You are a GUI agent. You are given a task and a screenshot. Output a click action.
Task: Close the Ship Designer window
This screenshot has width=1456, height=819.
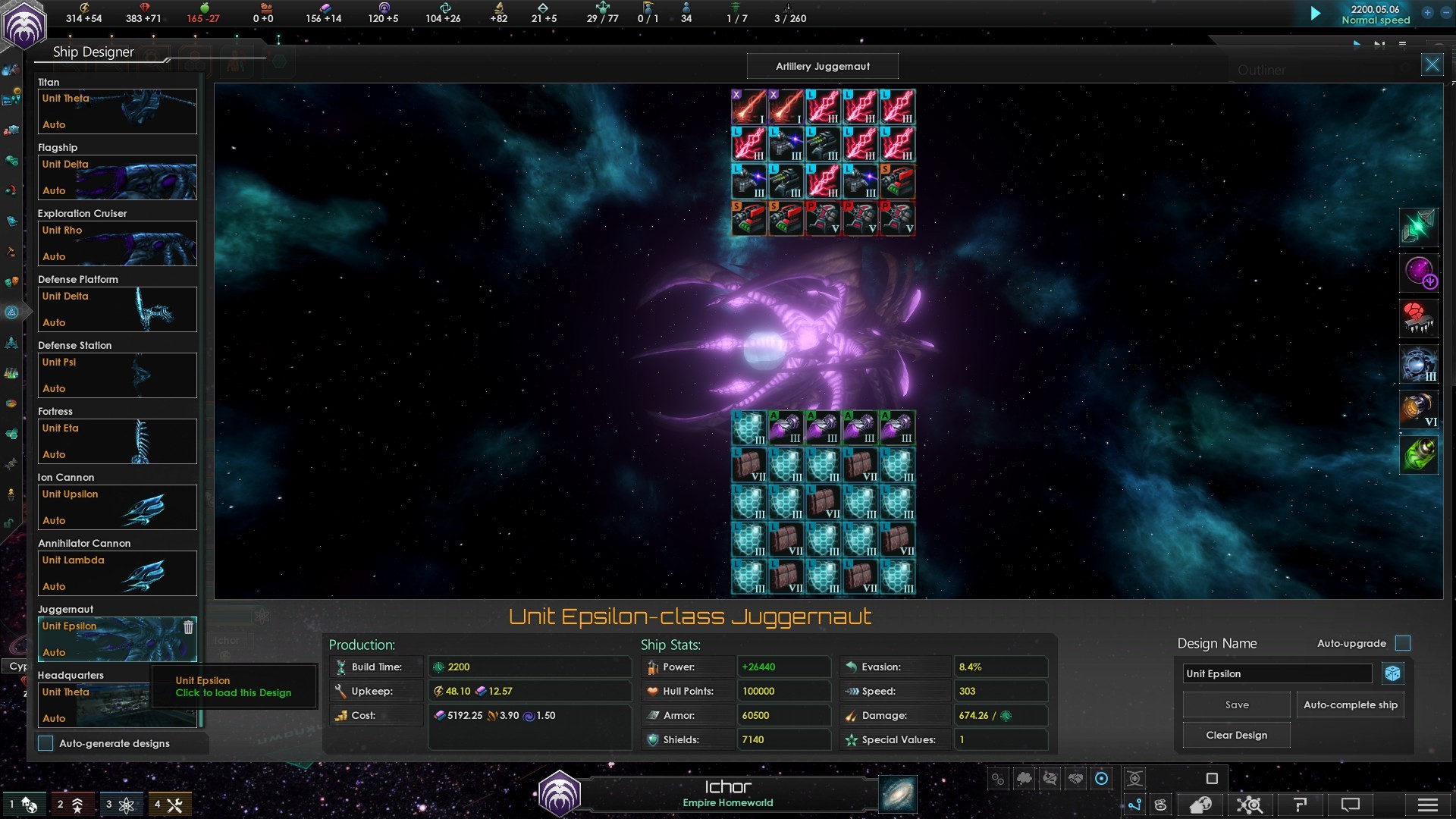[1432, 65]
